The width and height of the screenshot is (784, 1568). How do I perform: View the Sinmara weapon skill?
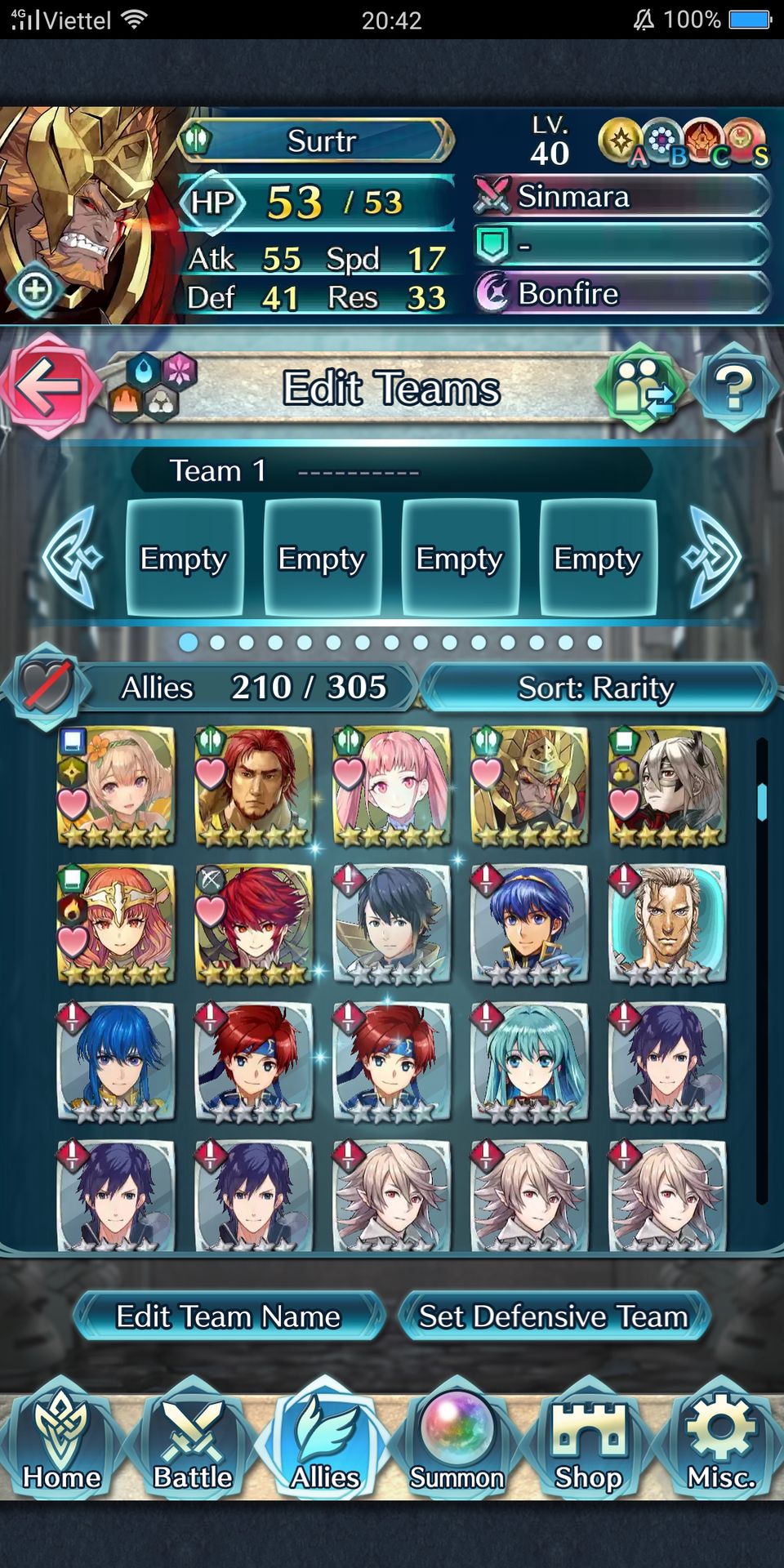tap(622, 197)
